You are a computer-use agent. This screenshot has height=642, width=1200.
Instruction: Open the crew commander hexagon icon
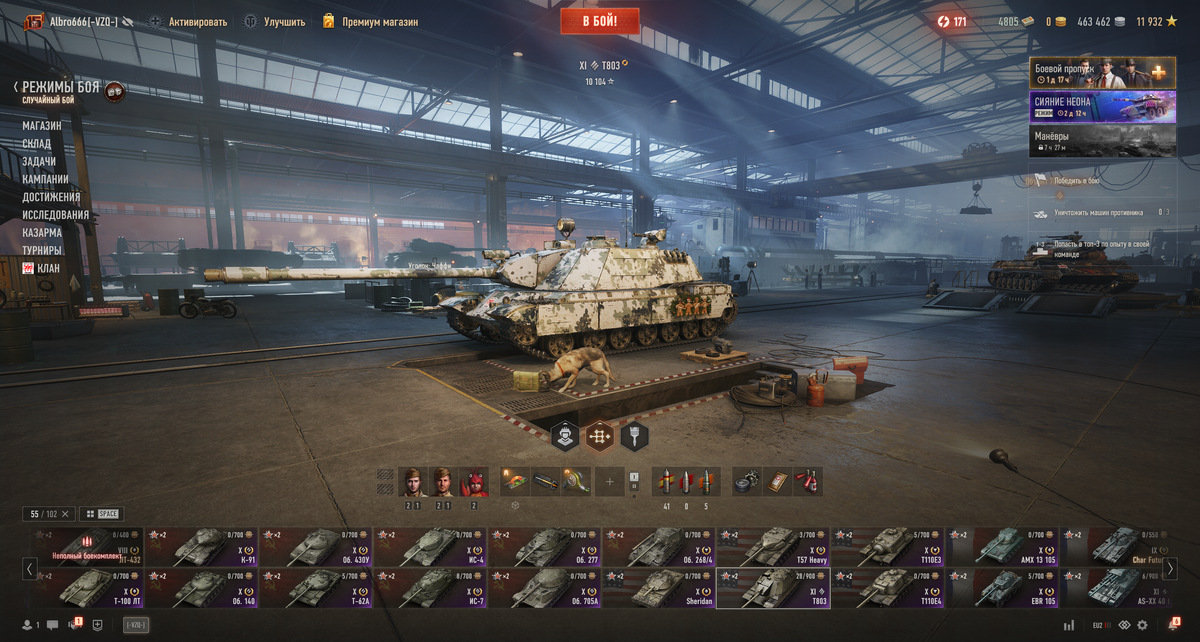[565, 436]
